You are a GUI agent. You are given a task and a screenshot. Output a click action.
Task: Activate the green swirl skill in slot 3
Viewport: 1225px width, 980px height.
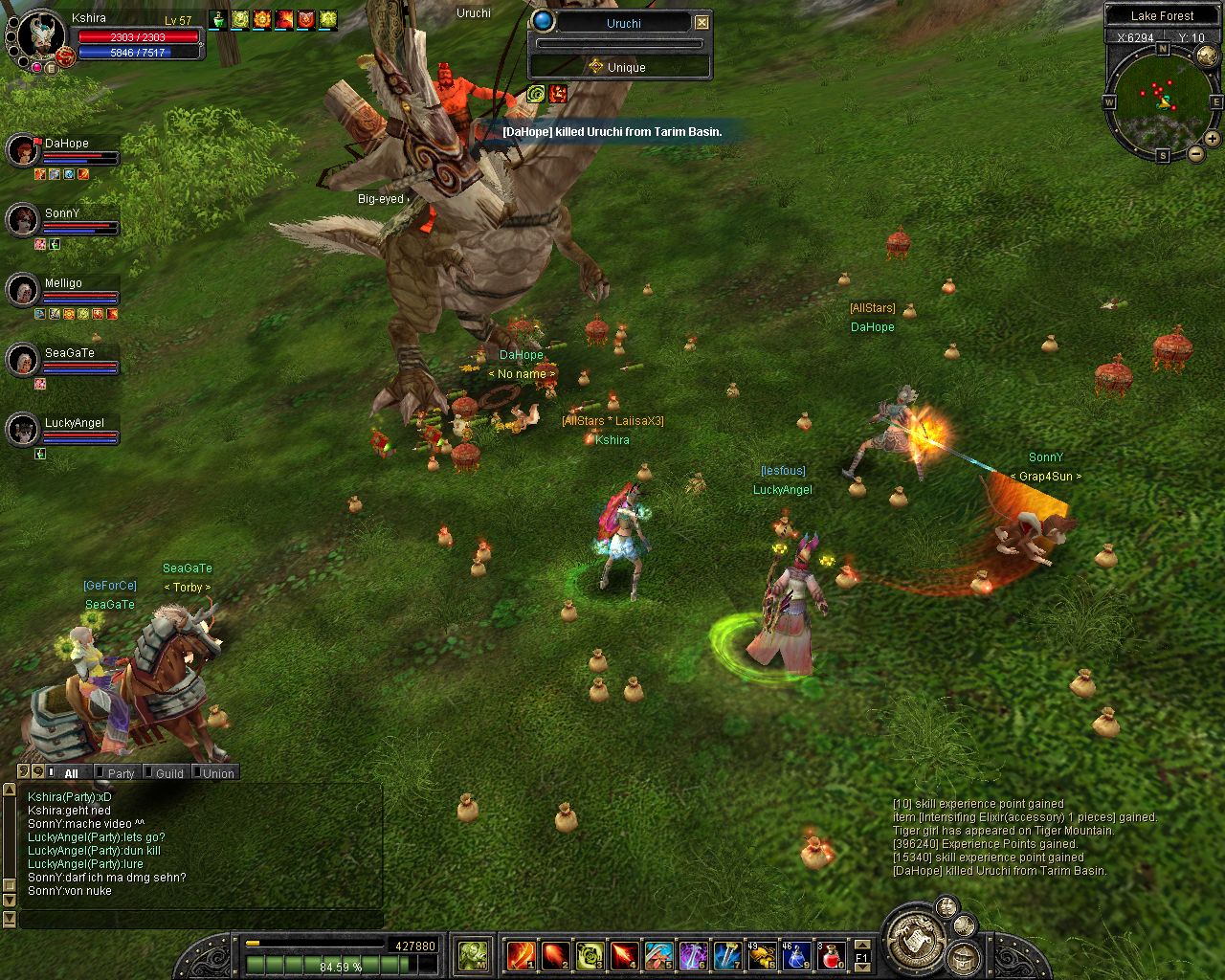[x=590, y=955]
